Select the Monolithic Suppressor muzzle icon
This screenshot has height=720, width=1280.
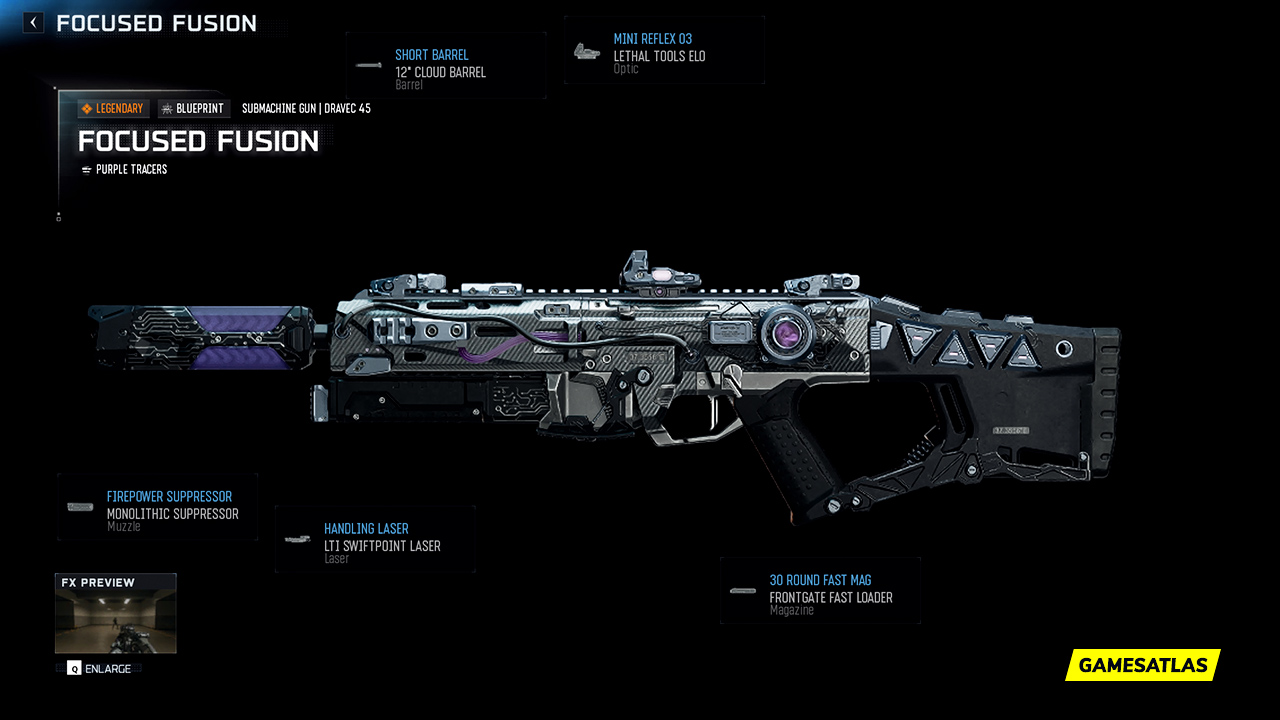click(x=77, y=506)
